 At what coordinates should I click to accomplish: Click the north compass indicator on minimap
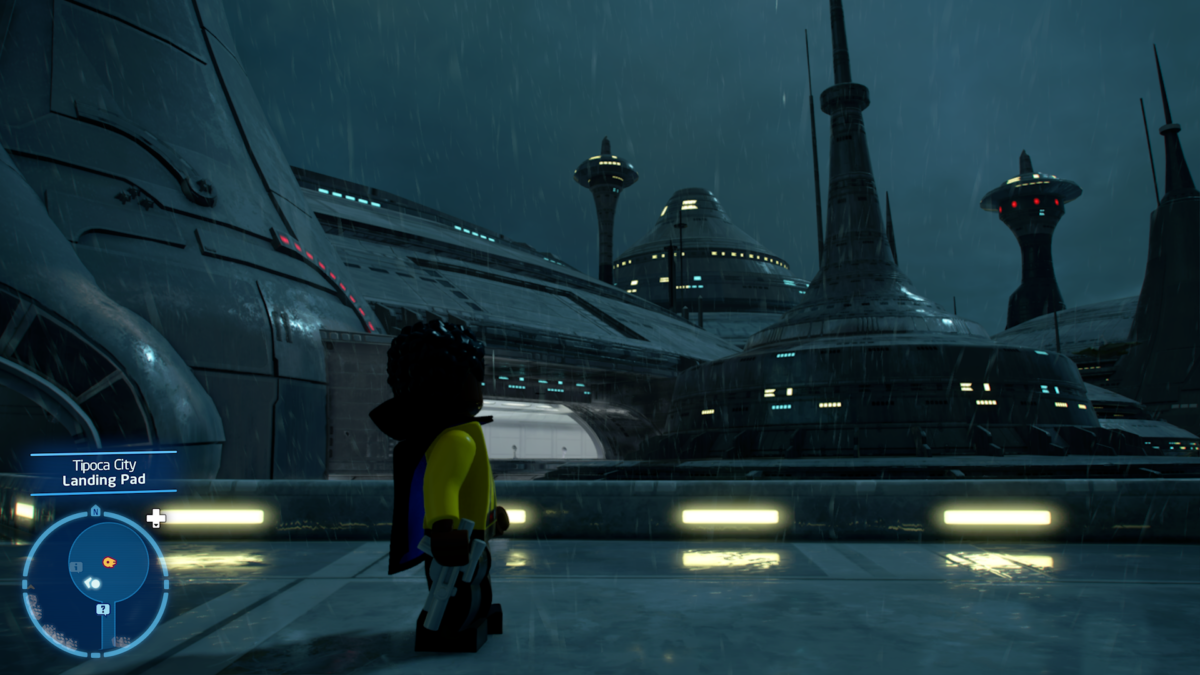click(x=95, y=511)
